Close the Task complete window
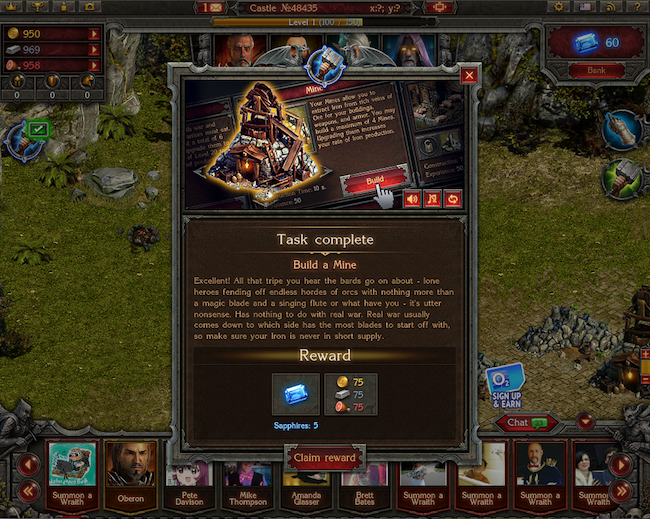The image size is (650, 519). tap(469, 75)
